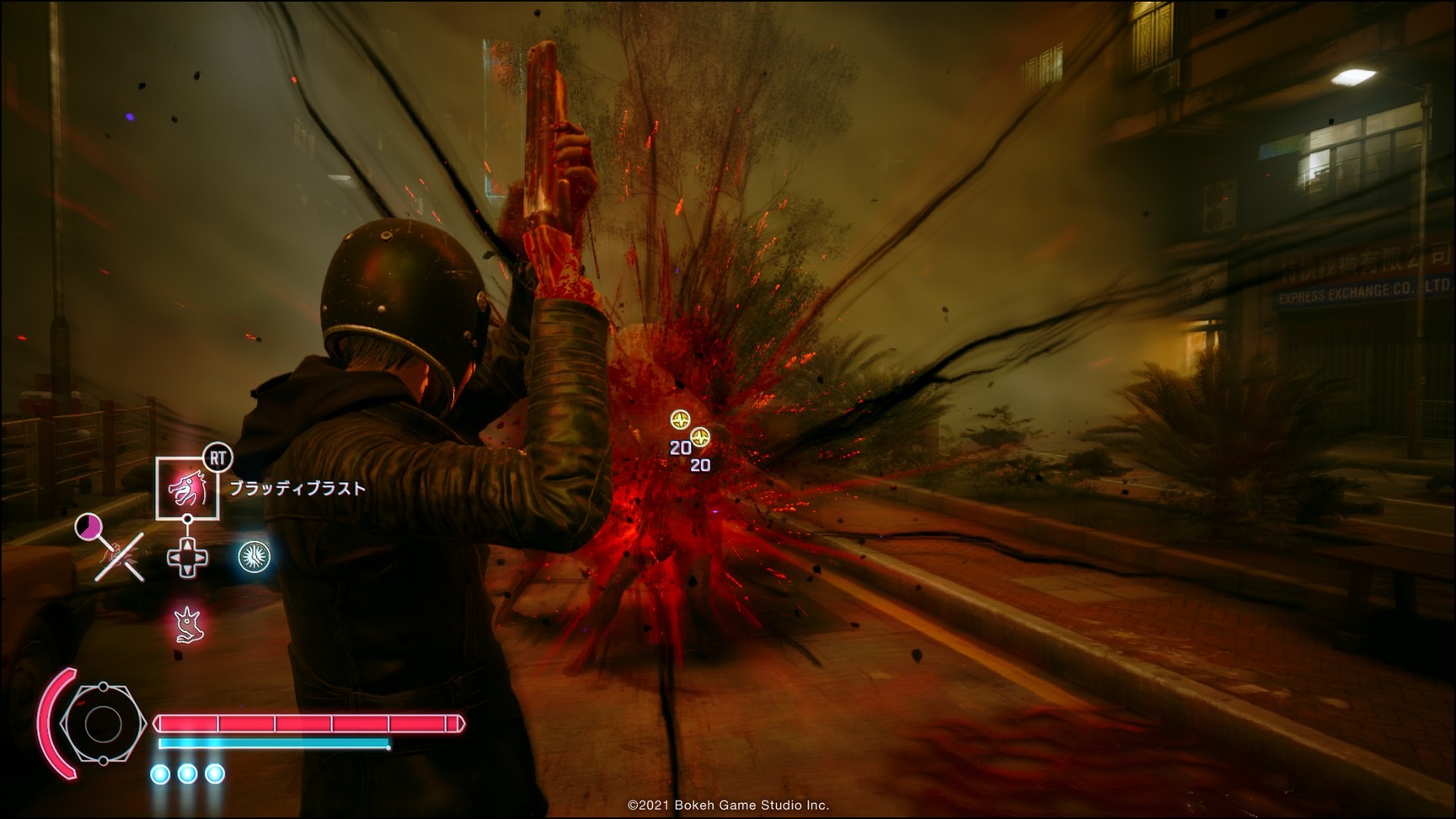Viewport: 1456px width, 819px height.
Task: Activate the Bloody Blast dragon-head skill
Action: [x=187, y=488]
